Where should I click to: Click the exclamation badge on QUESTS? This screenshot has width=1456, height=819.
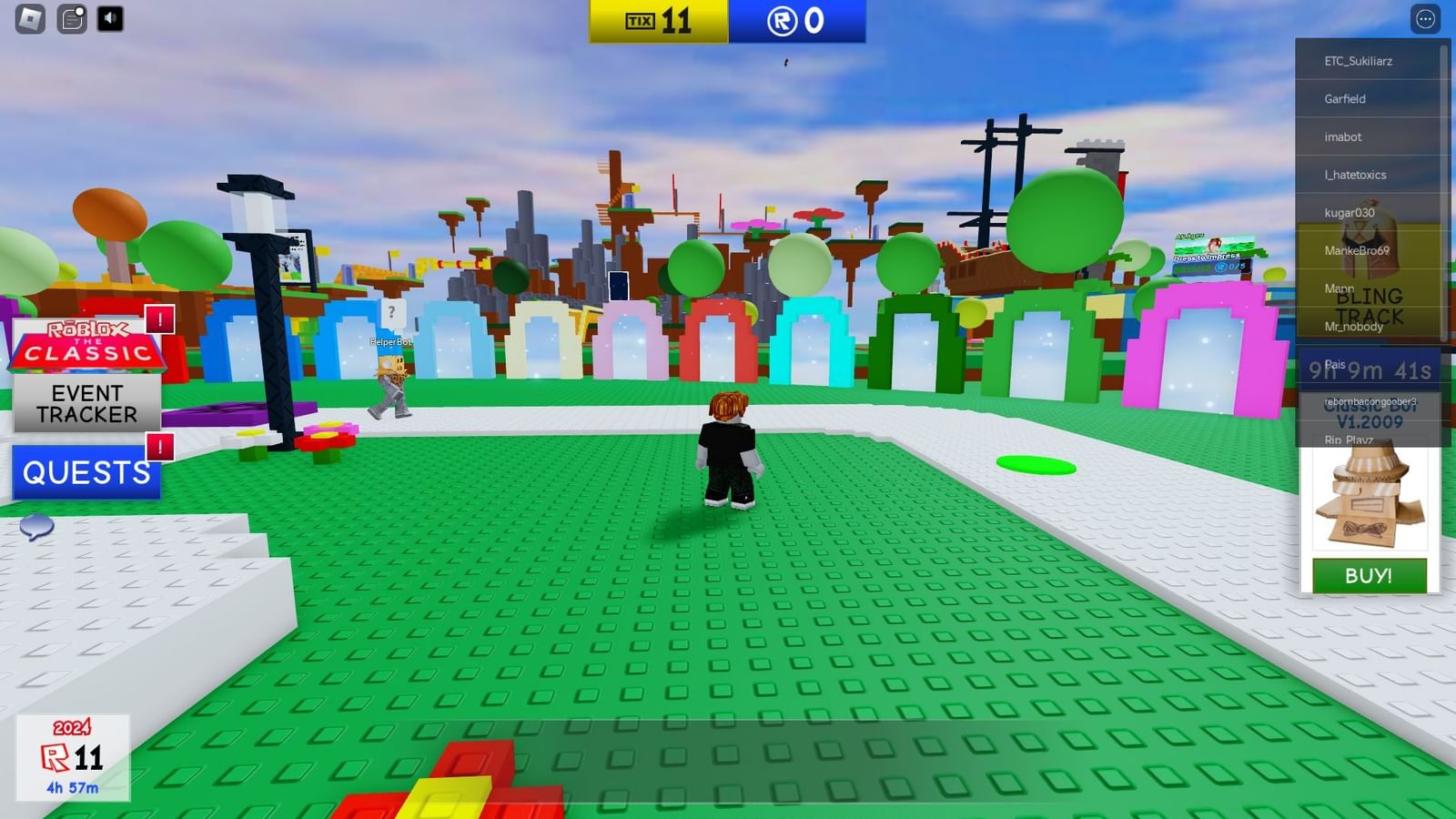(x=159, y=447)
